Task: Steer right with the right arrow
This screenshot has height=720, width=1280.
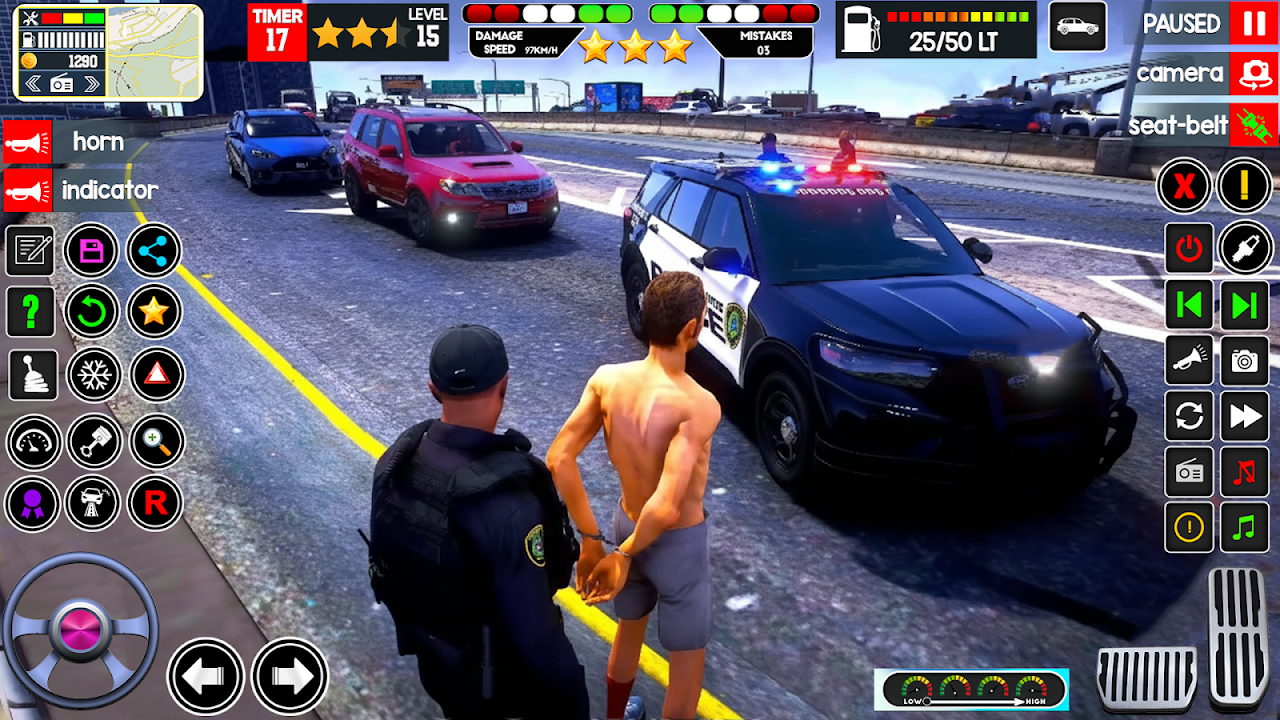Action: coord(290,677)
